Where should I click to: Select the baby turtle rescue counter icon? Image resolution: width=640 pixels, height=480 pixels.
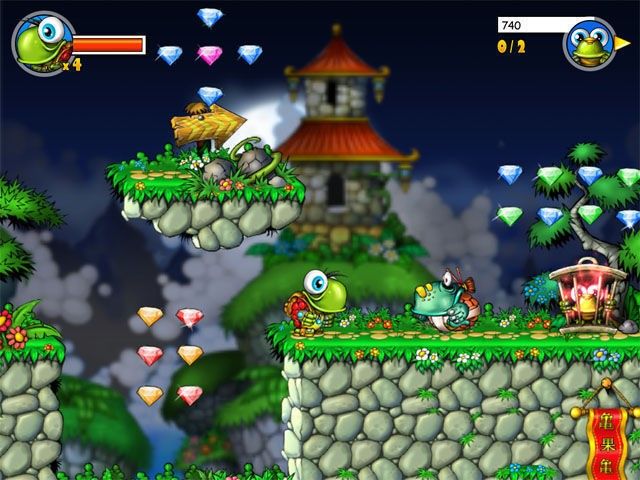coord(589,44)
